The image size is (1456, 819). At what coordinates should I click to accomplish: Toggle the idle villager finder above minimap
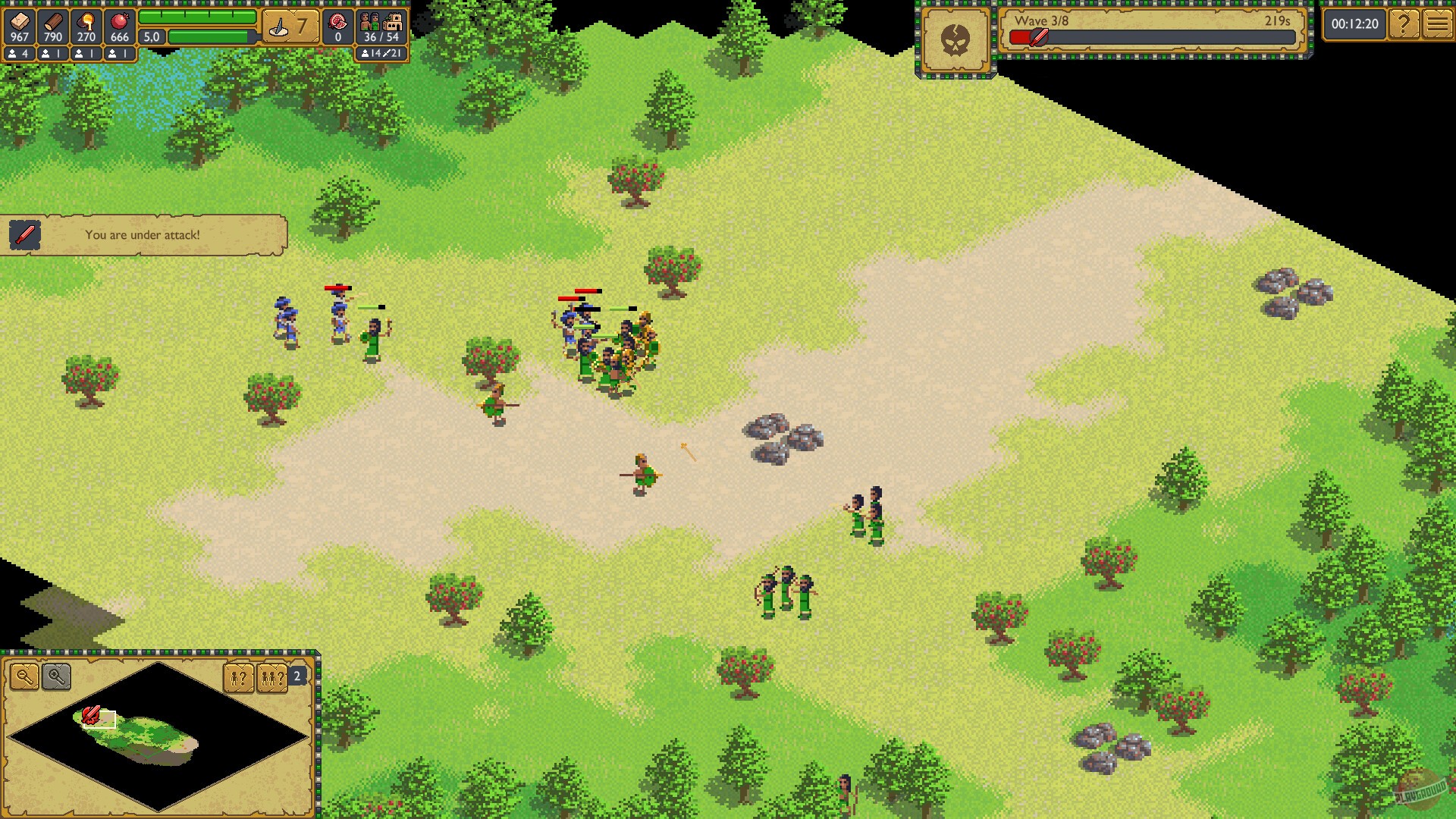click(x=238, y=678)
